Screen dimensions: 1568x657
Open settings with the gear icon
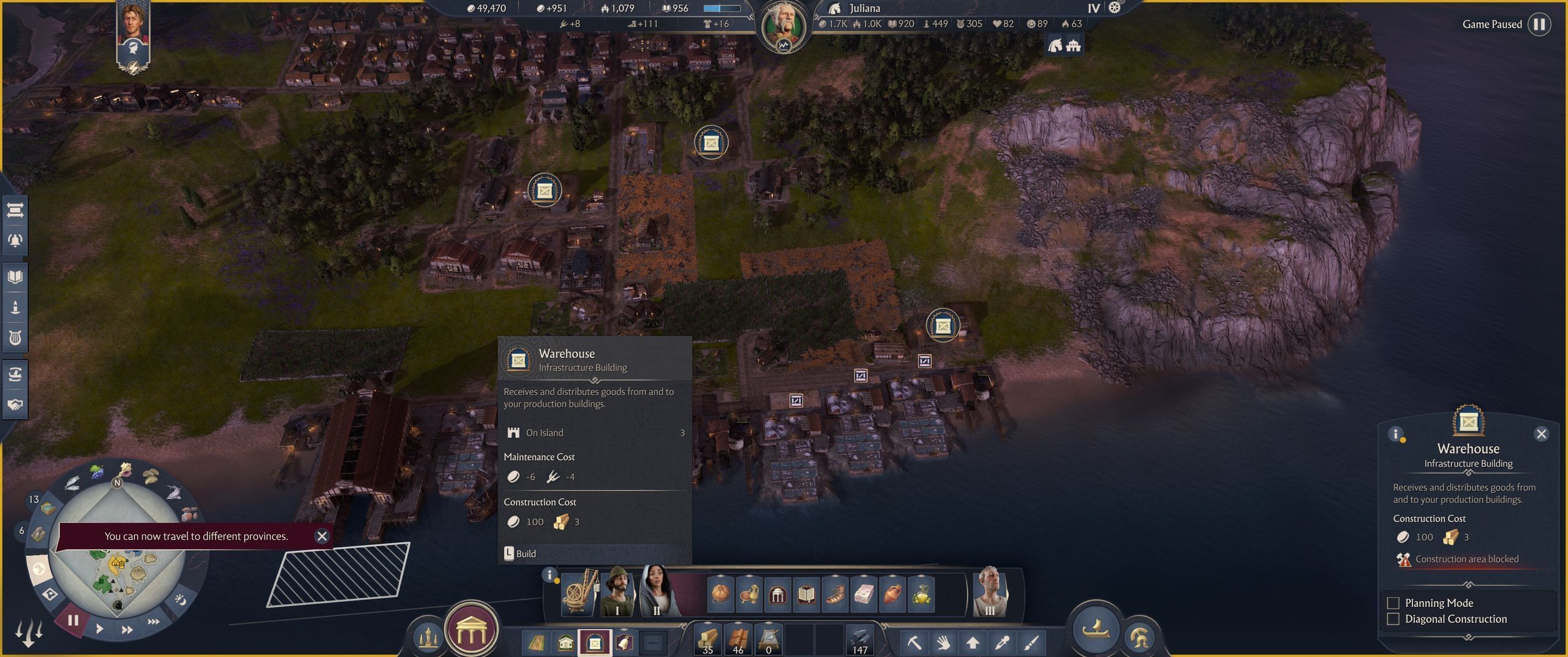(x=1115, y=8)
